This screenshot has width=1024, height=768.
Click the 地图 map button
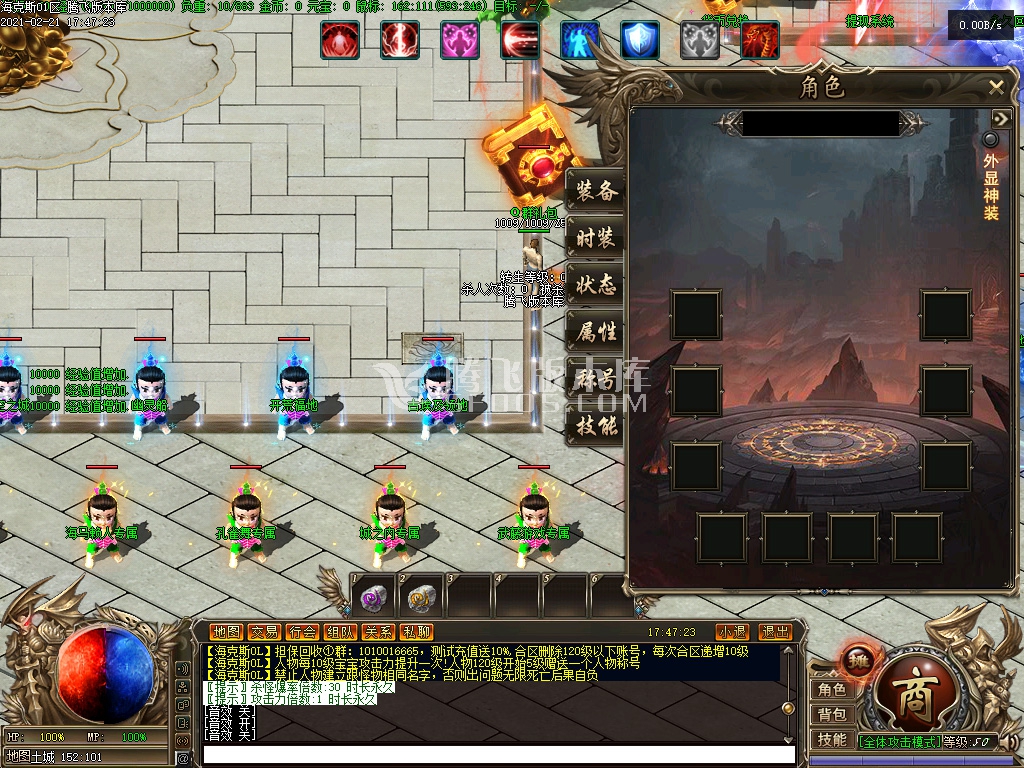[x=226, y=632]
